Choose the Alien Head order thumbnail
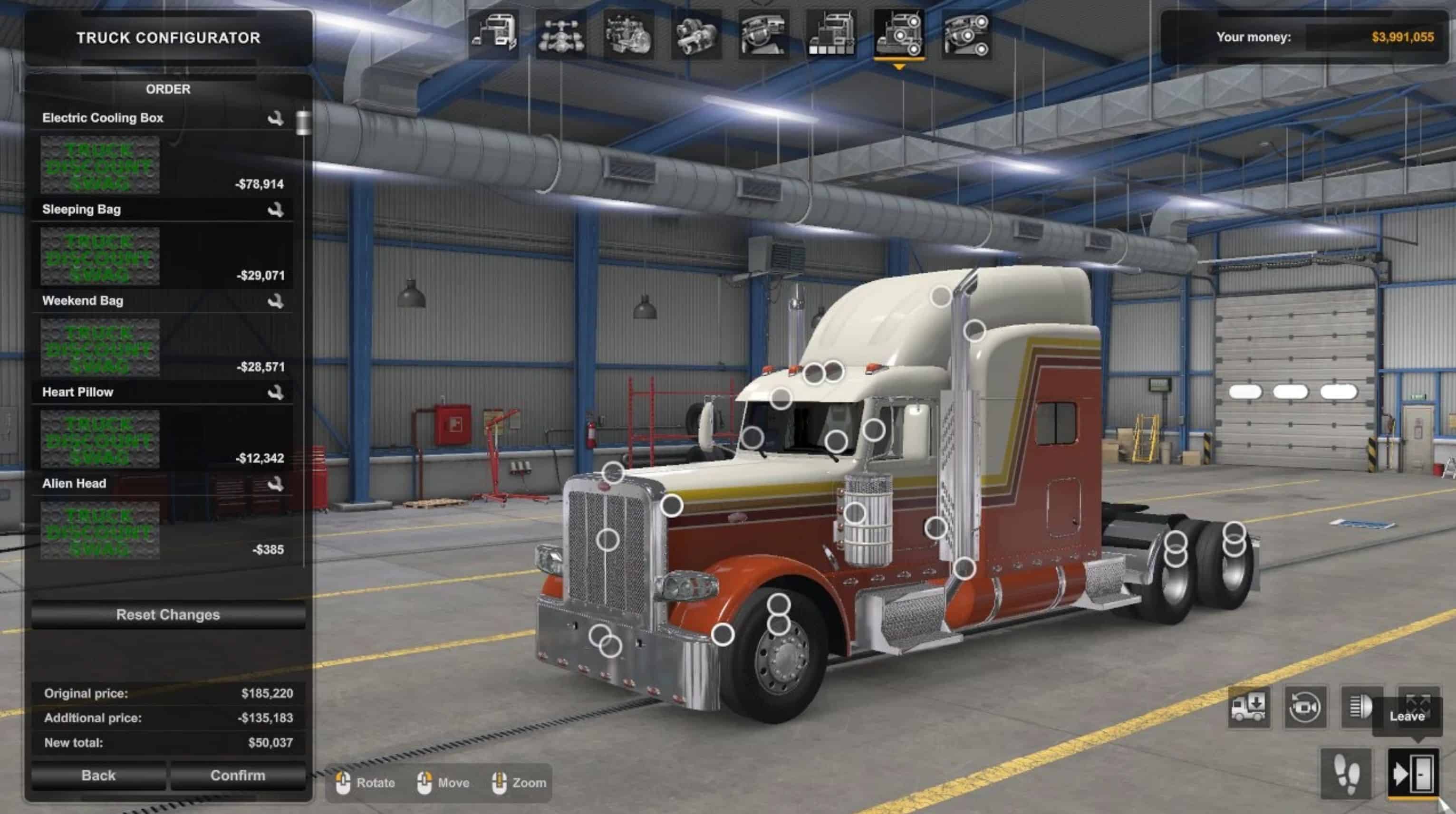 tap(100, 530)
